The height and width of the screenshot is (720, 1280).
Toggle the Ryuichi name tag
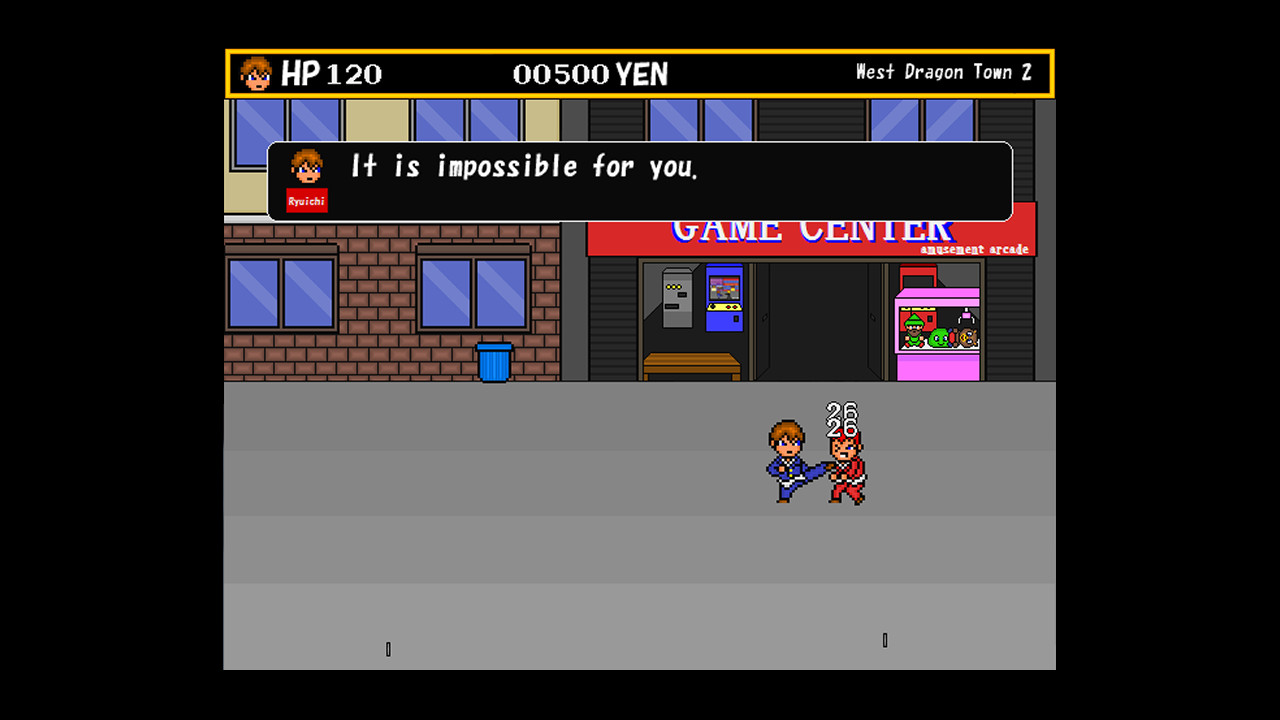[306, 200]
